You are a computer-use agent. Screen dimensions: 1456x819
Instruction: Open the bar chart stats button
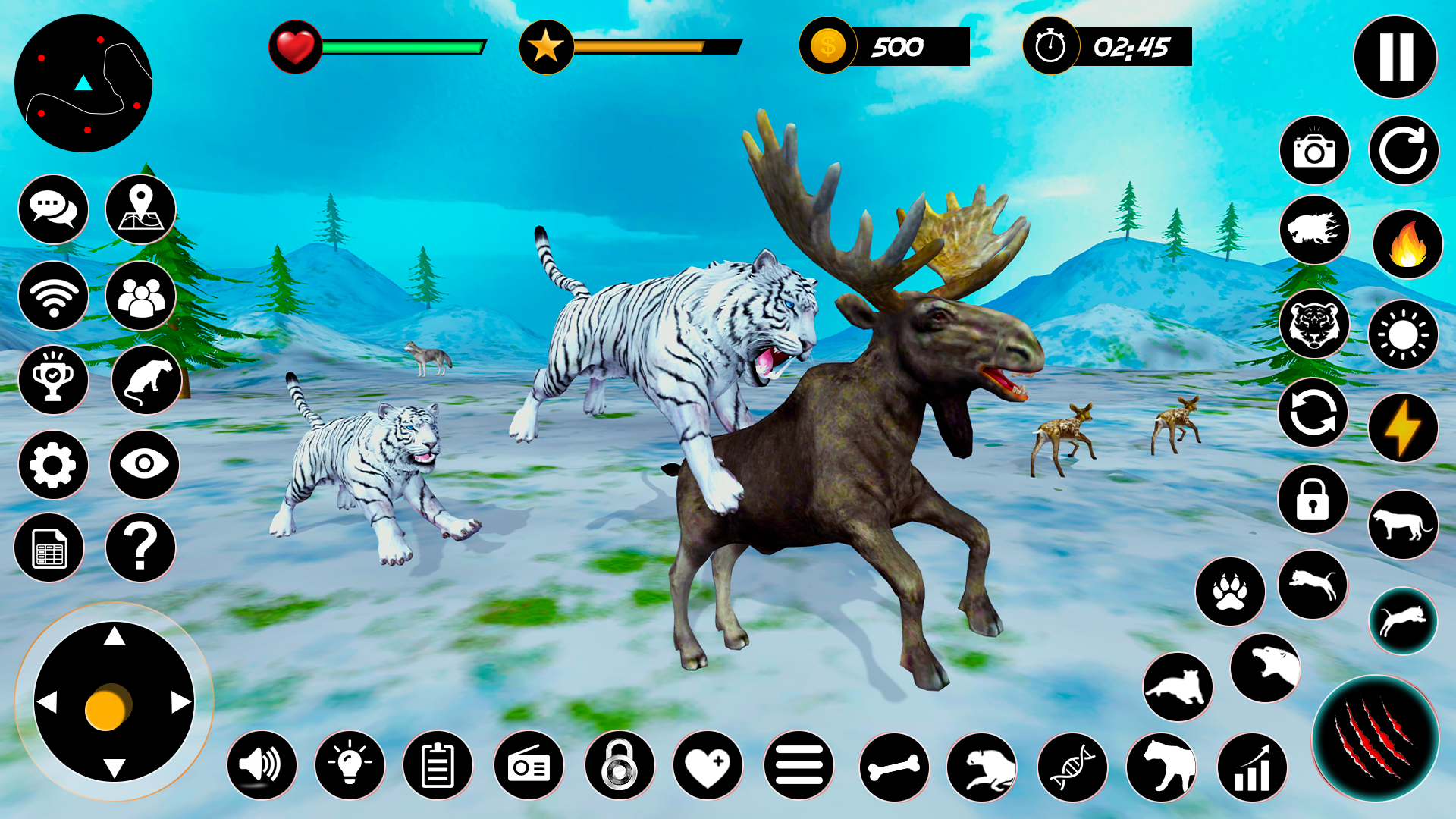click(x=1252, y=767)
